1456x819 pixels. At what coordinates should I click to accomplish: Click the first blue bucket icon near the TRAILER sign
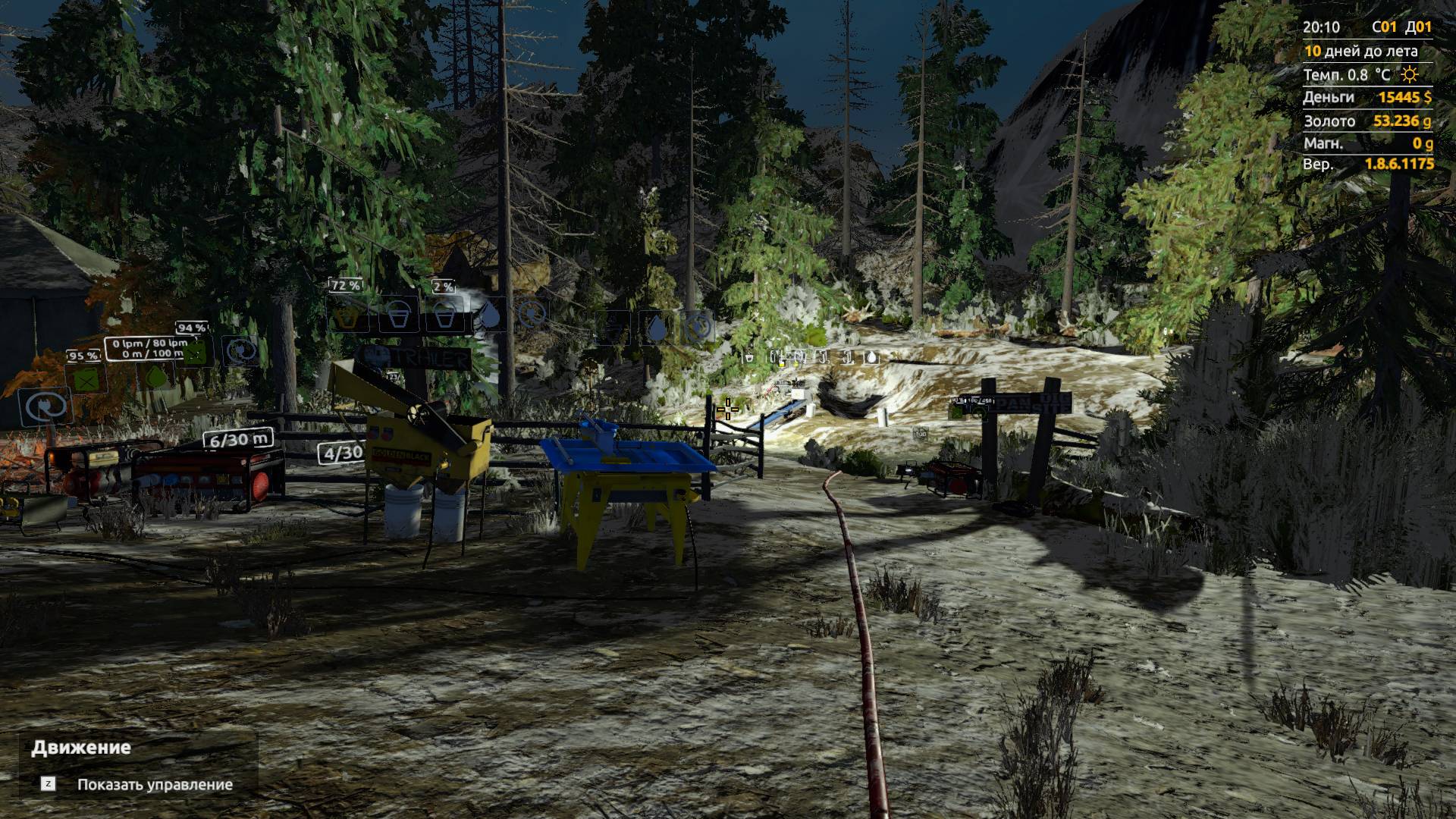click(398, 316)
